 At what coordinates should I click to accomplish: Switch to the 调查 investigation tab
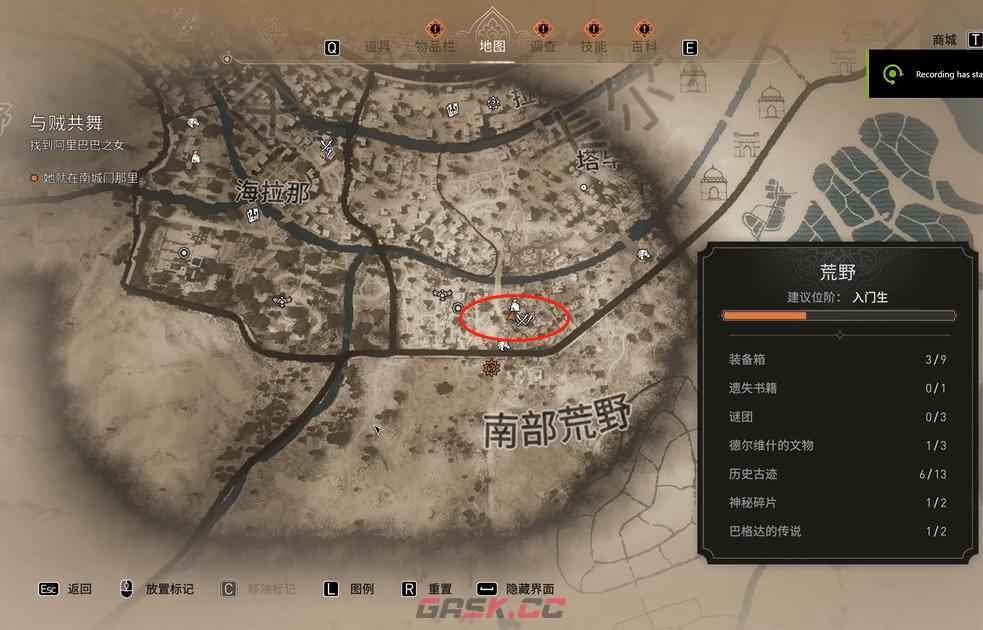pyautogui.click(x=542, y=46)
